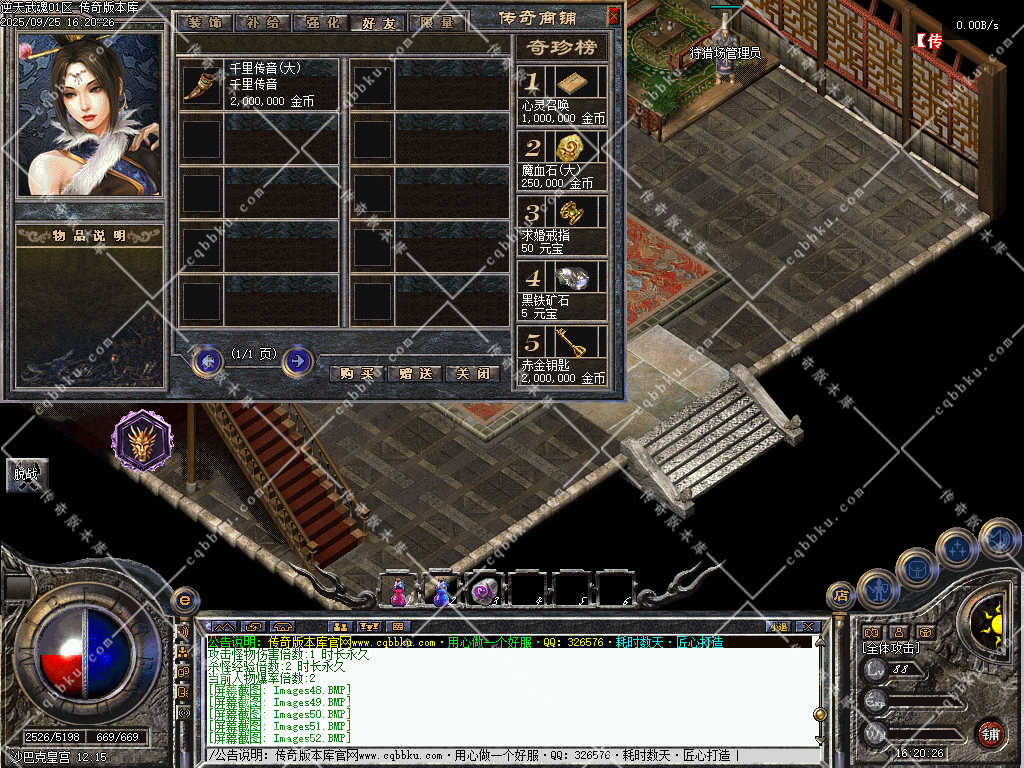Viewport: 1024px width, 768px height.
Task: Close the shop with the red X
Action: [x=613, y=16]
